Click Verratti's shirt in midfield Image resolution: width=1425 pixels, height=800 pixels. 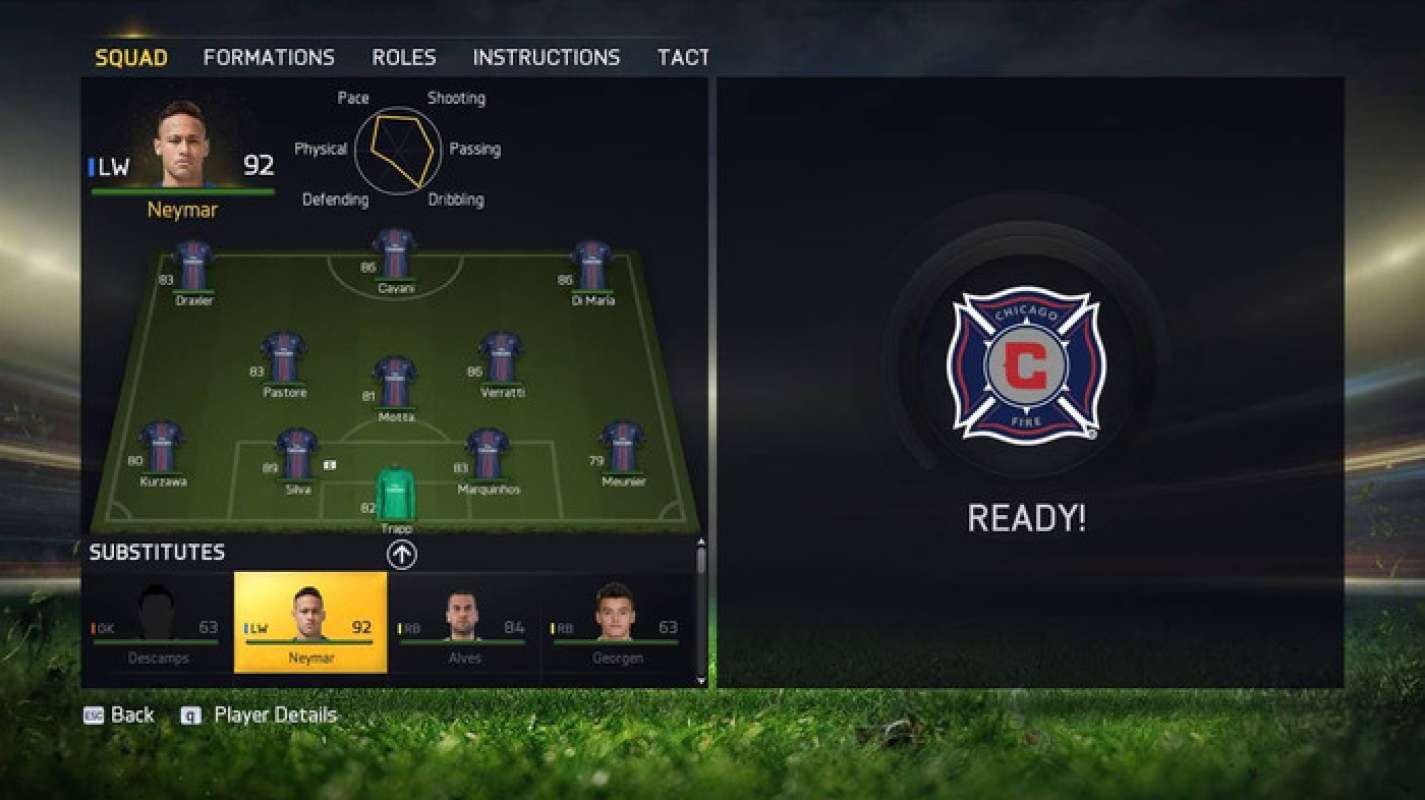point(501,358)
